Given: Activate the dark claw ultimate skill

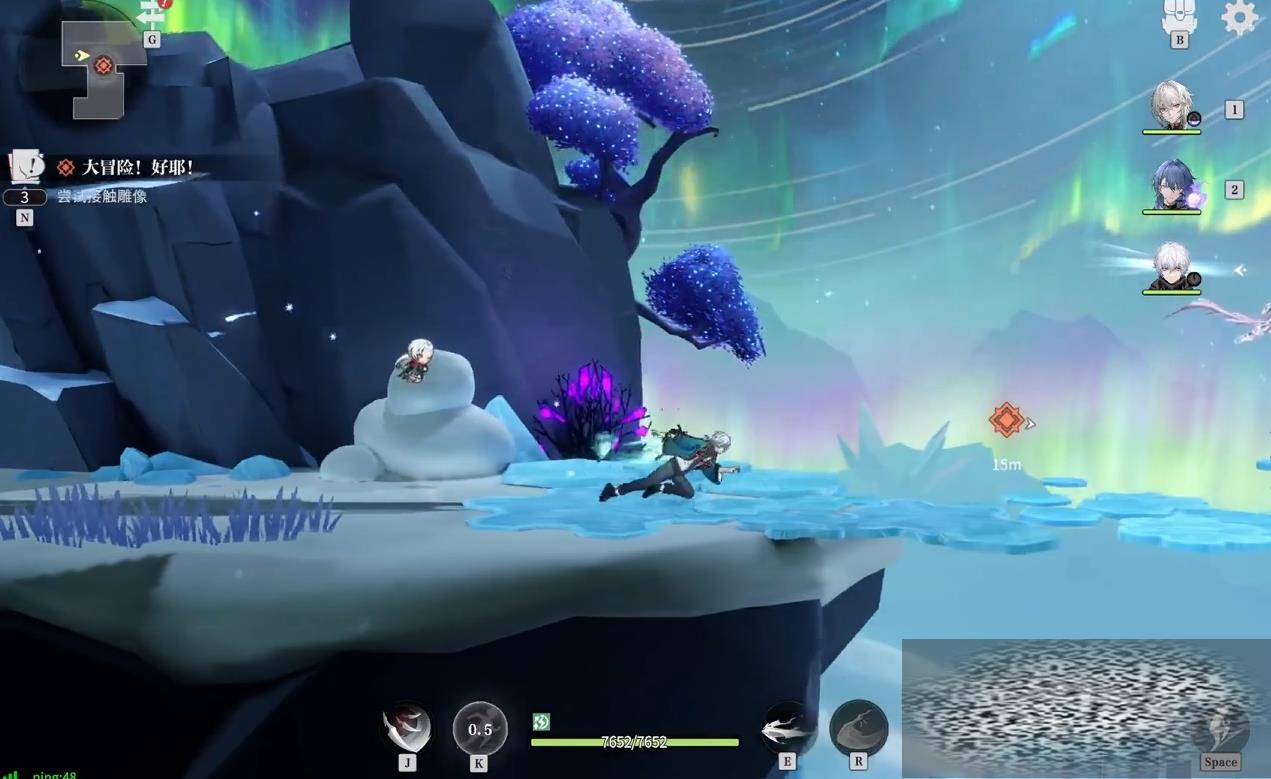Looking at the screenshot, I should (858, 728).
